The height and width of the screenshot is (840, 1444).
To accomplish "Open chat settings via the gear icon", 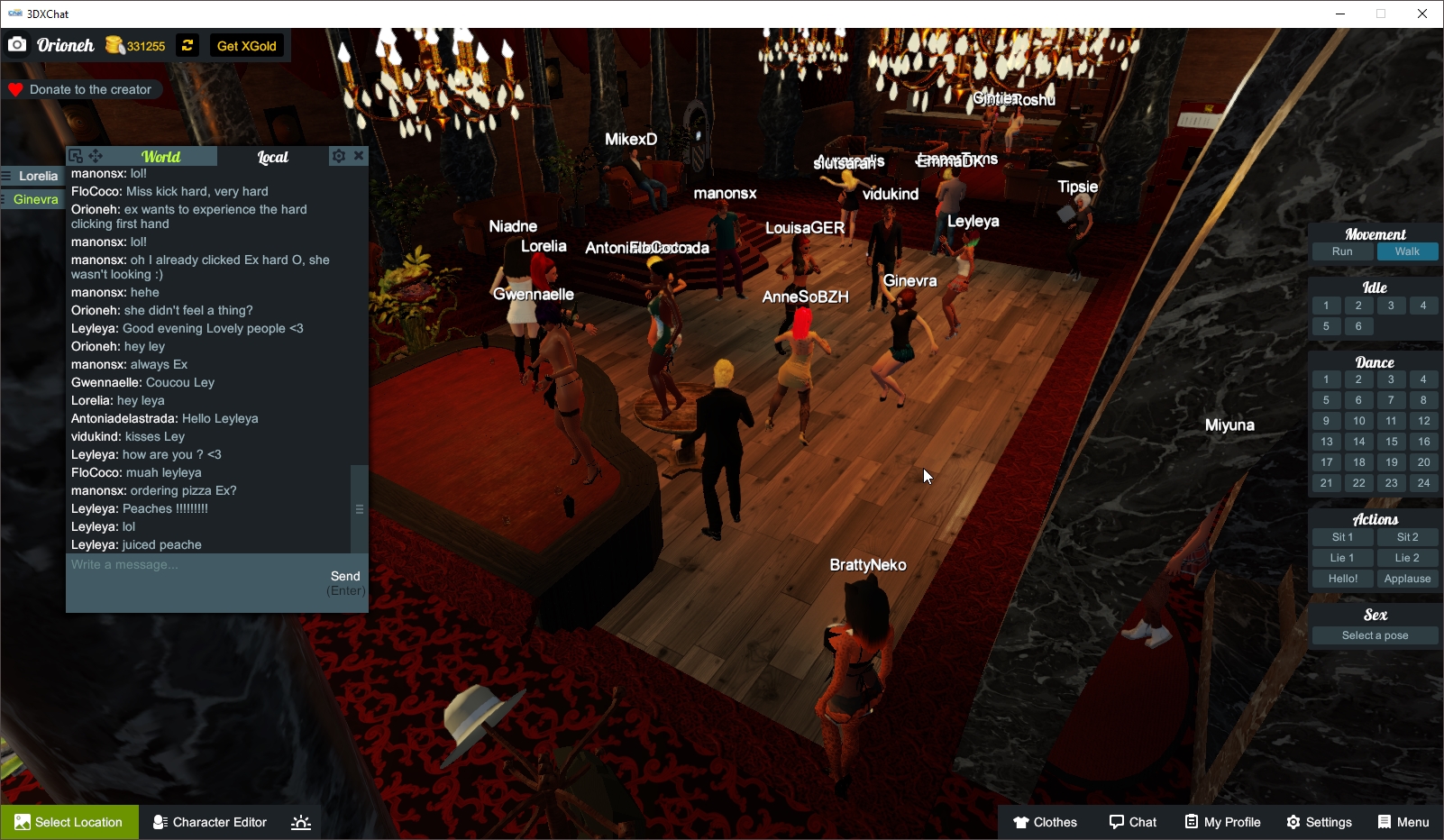I will [x=337, y=155].
